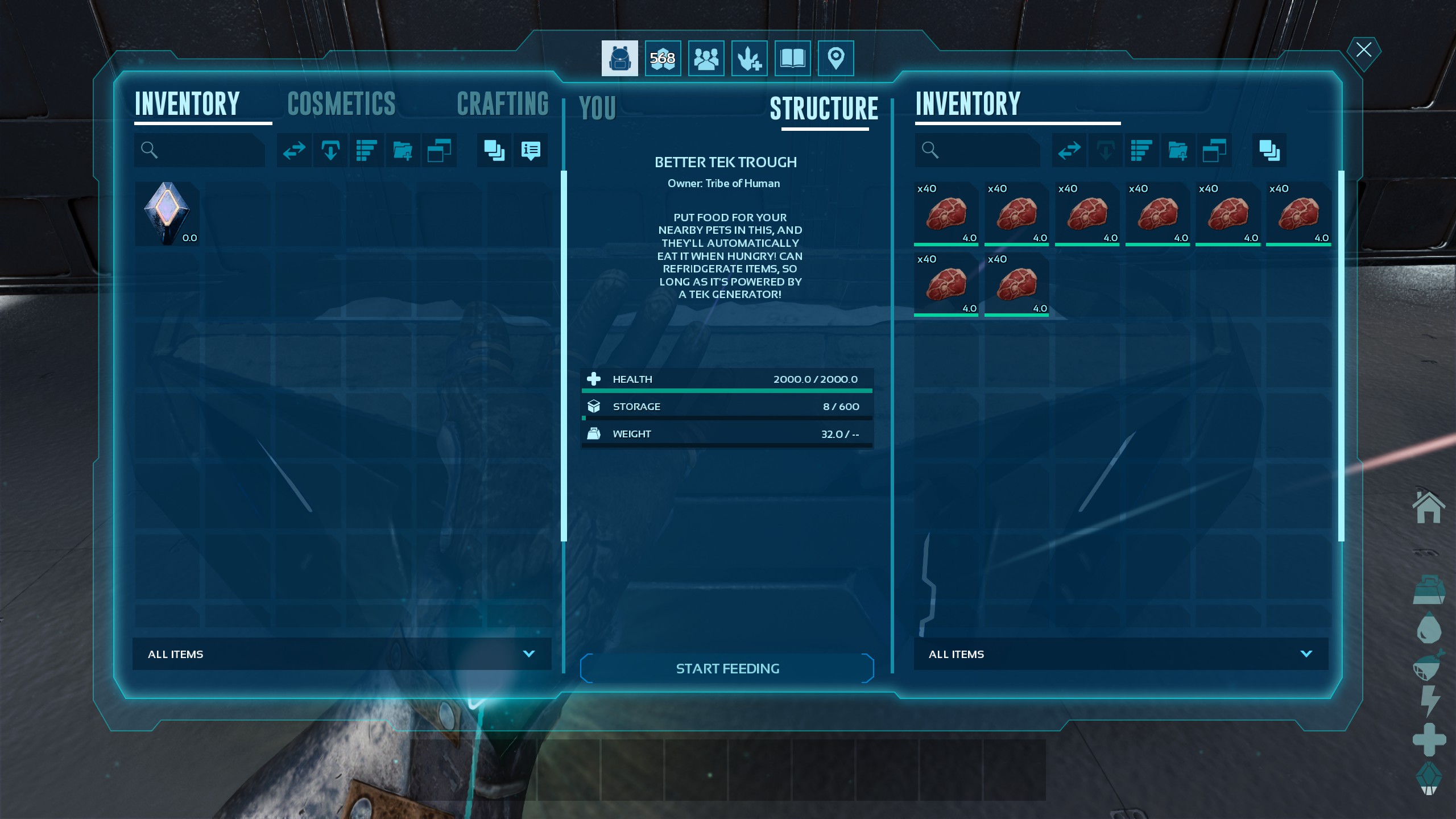Select the backpack inventory icon
This screenshot has width=1456, height=819.
(x=619, y=58)
